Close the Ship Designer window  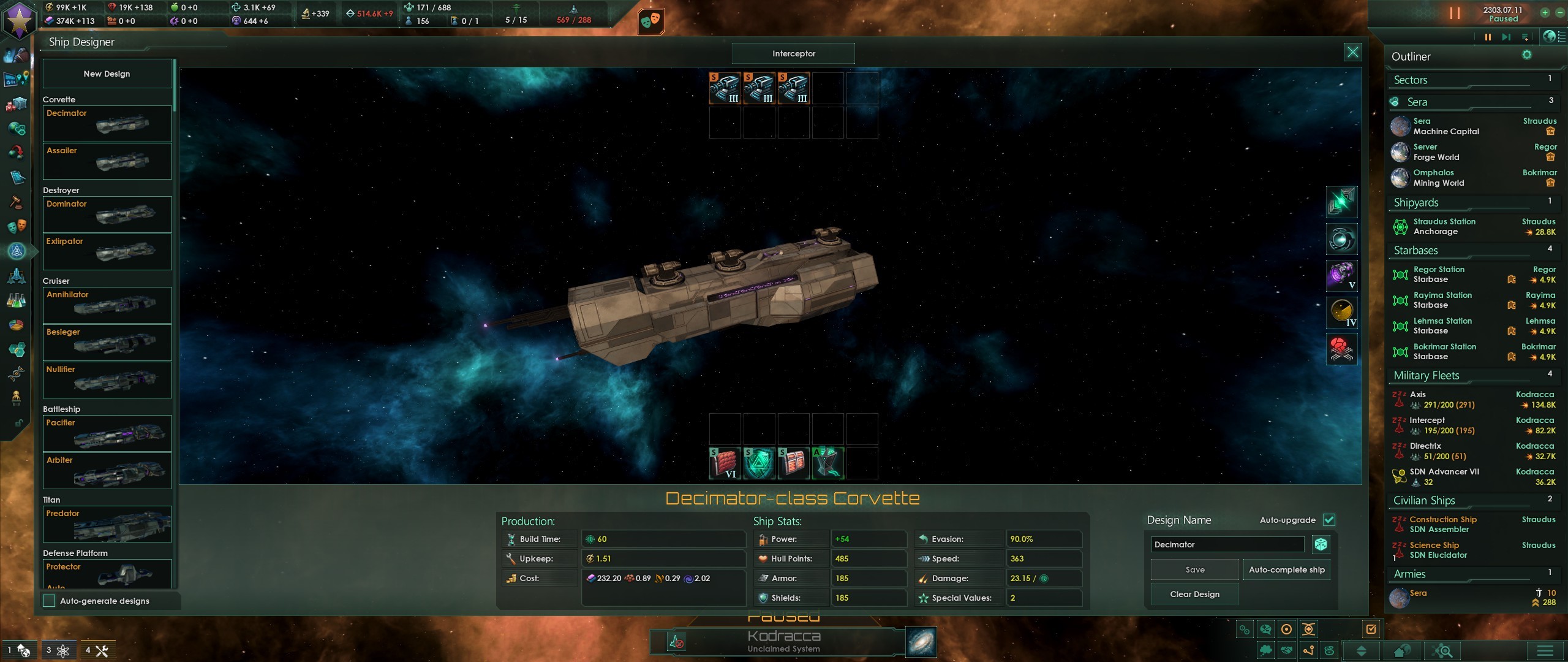point(1352,53)
